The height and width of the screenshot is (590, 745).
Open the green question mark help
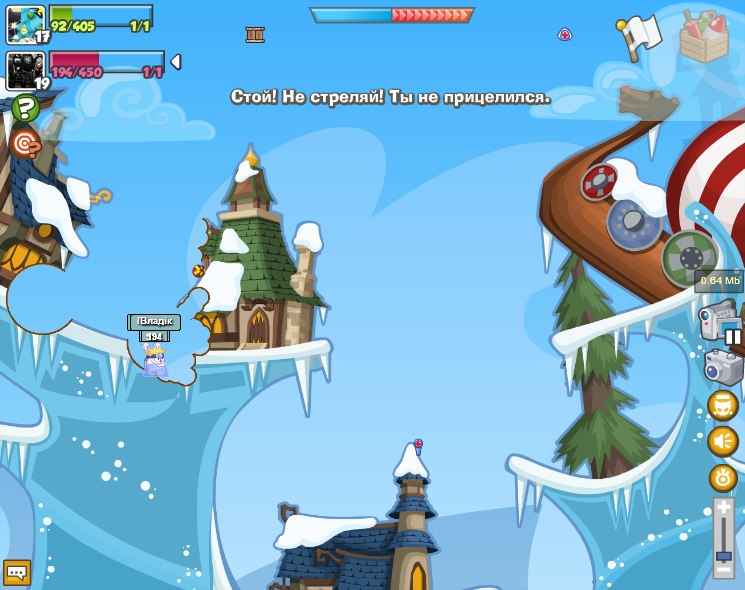click(25, 108)
